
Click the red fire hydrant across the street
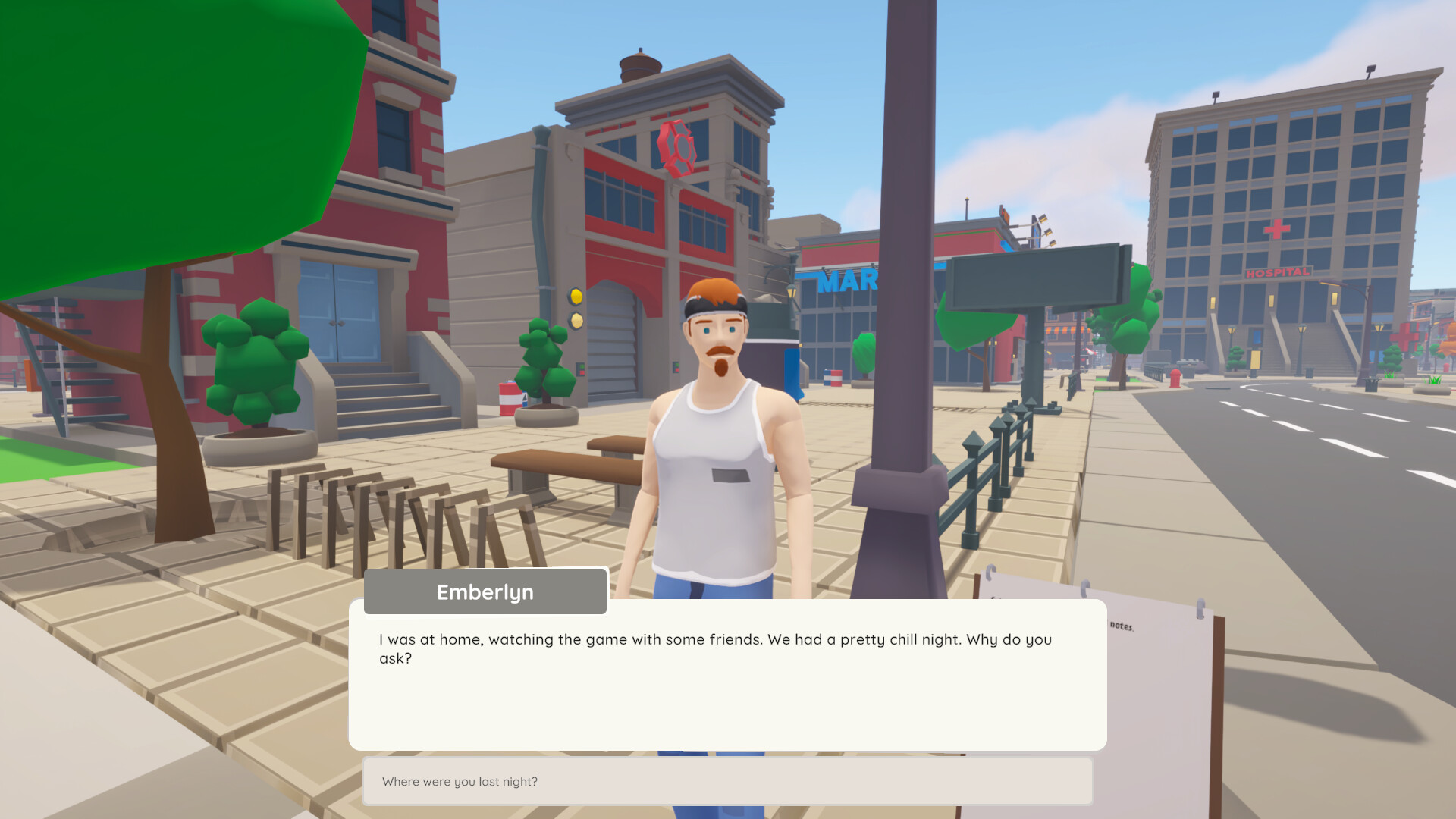(x=1175, y=378)
